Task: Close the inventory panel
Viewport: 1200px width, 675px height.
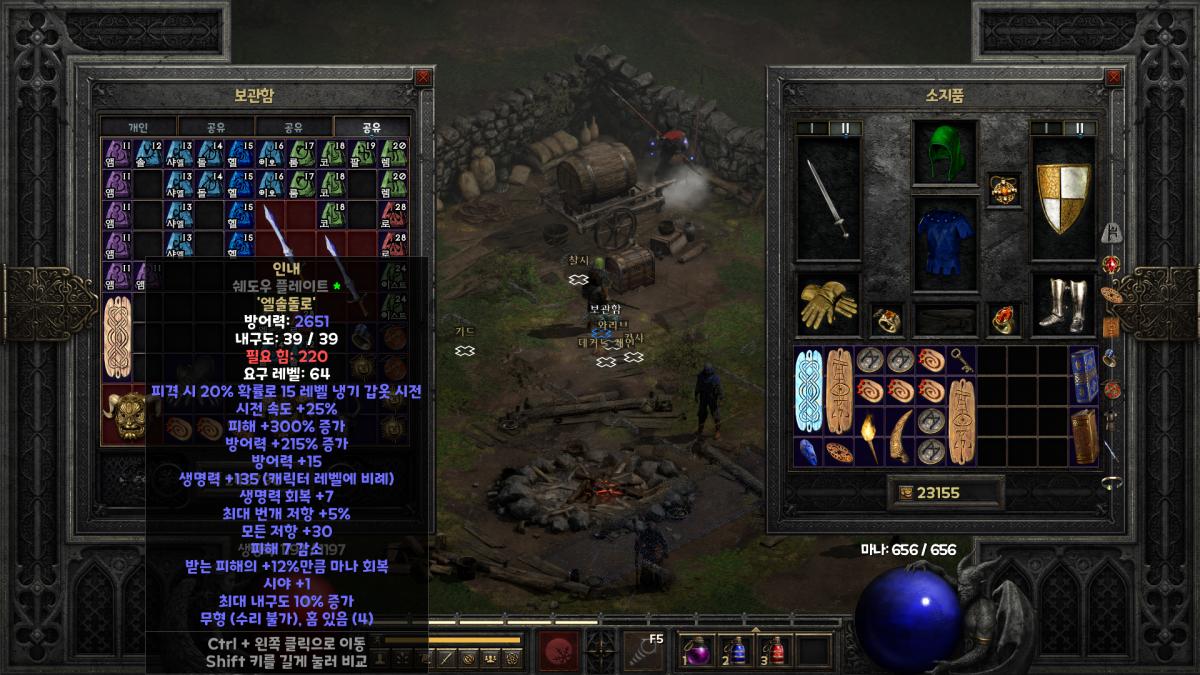Action: point(1113,76)
